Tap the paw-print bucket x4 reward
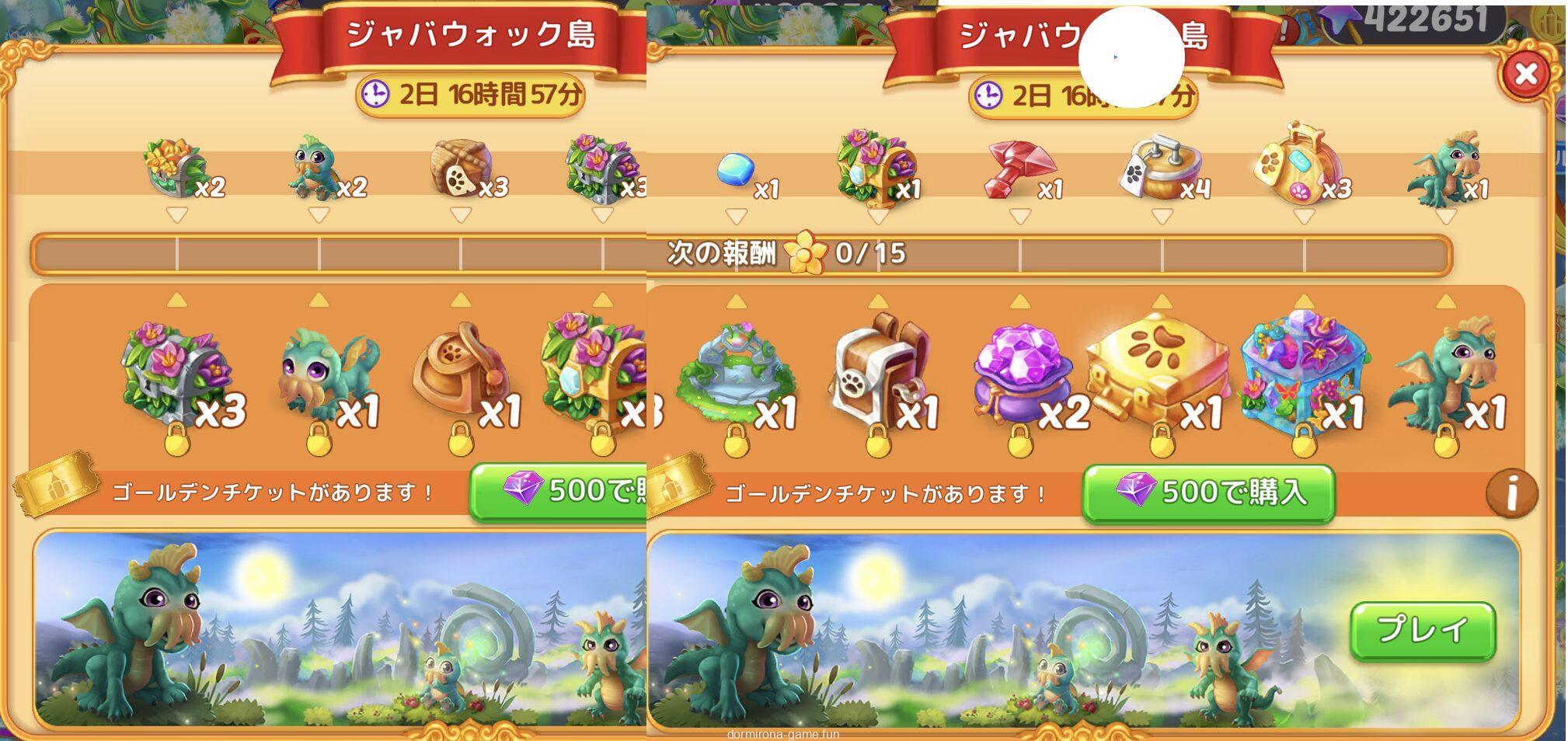The image size is (1568, 741). pos(1160,169)
